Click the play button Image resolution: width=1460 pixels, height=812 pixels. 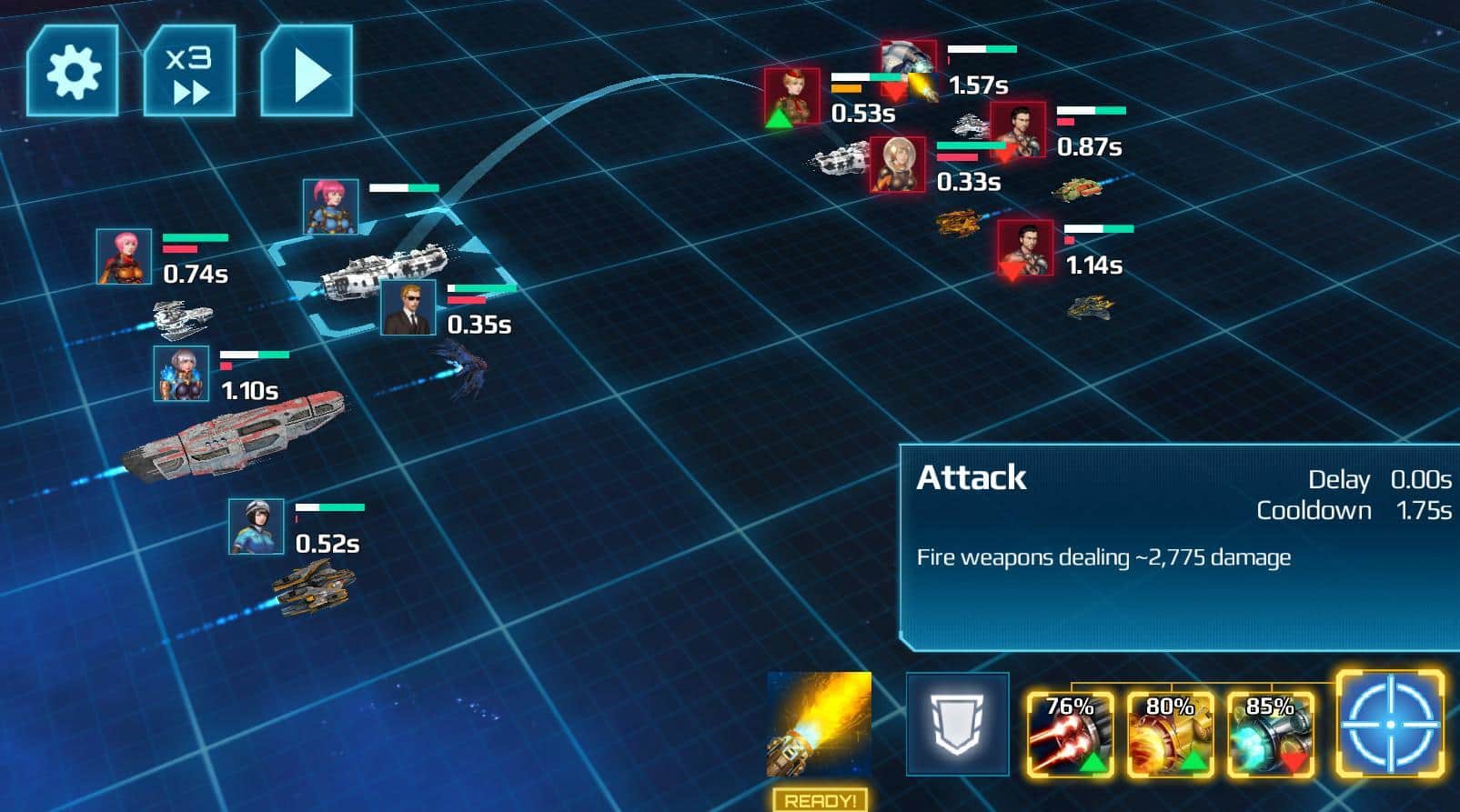[x=307, y=71]
